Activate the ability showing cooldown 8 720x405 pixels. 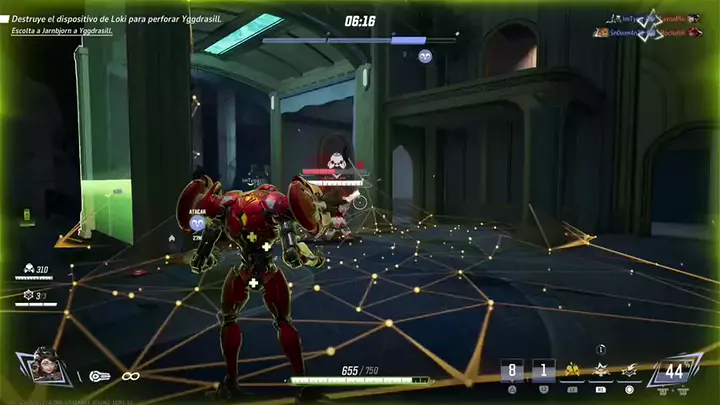click(x=513, y=371)
